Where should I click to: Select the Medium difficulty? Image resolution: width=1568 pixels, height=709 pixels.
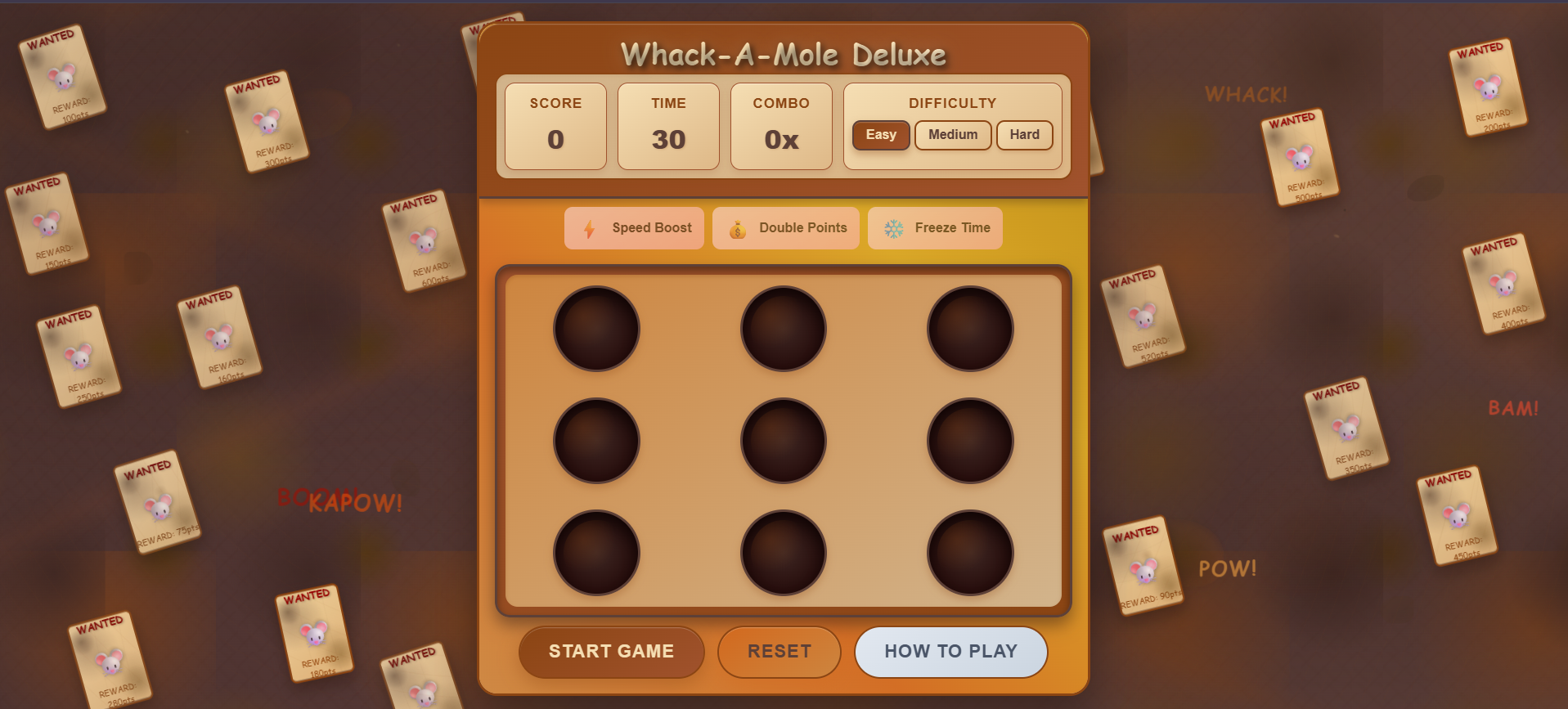(x=952, y=135)
